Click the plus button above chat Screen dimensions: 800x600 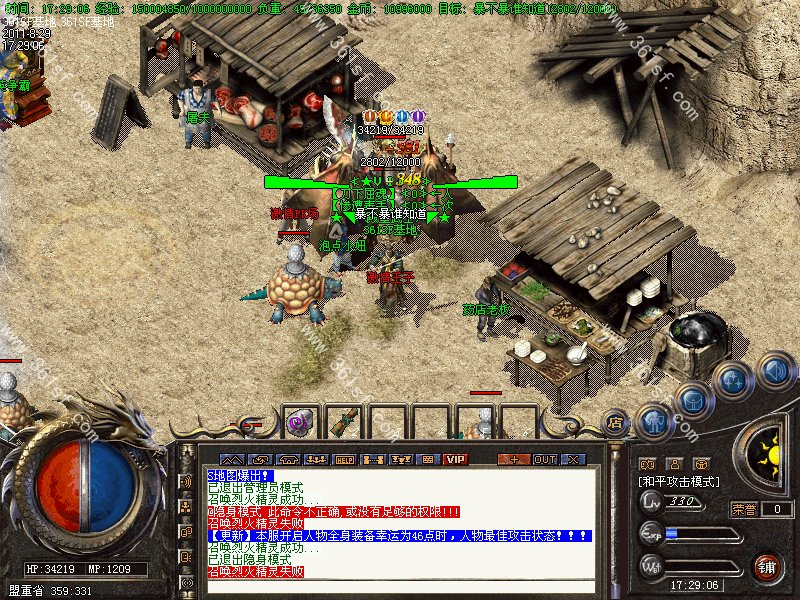(x=514, y=459)
